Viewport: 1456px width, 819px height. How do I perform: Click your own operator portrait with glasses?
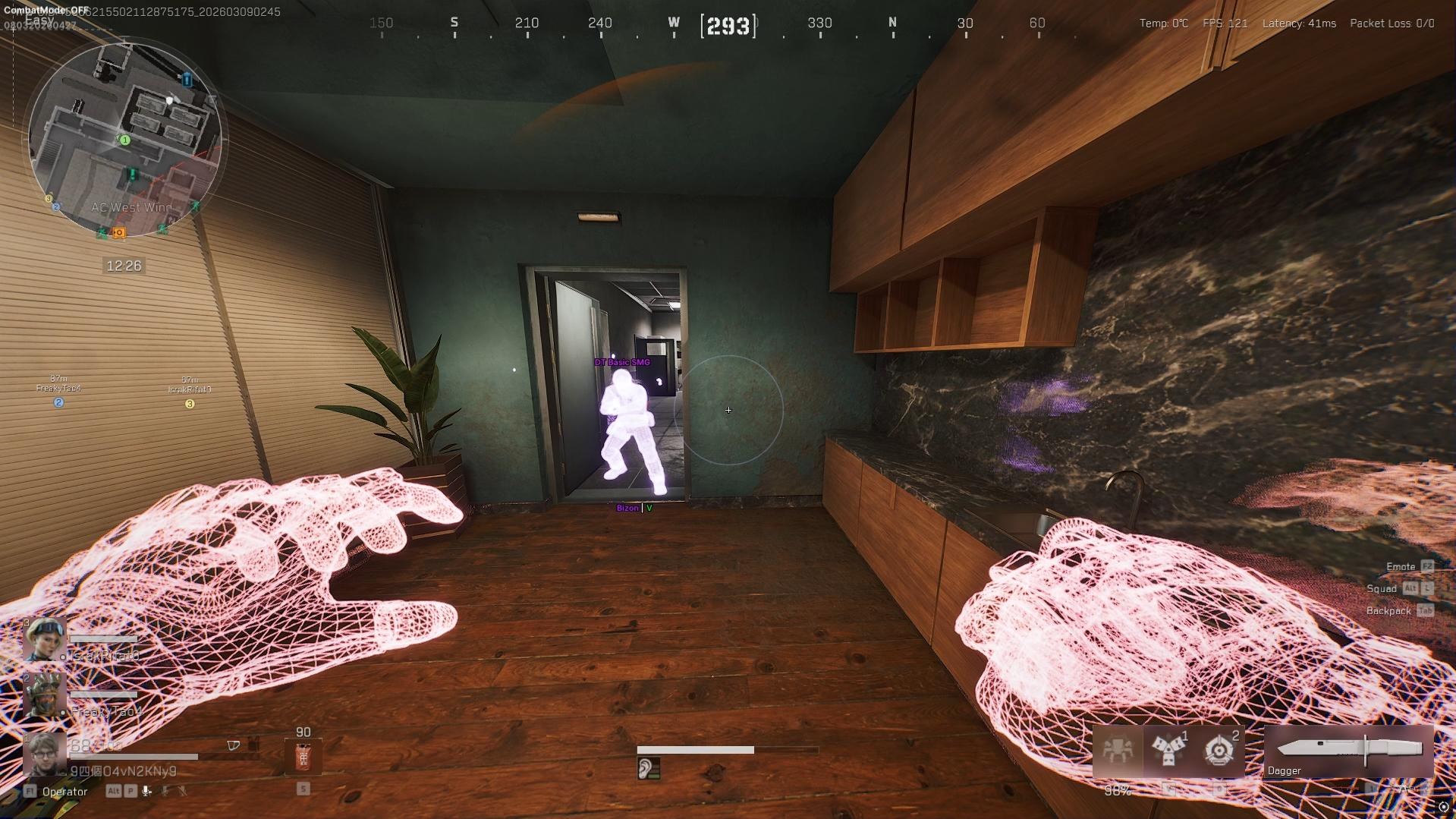(x=44, y=753)
